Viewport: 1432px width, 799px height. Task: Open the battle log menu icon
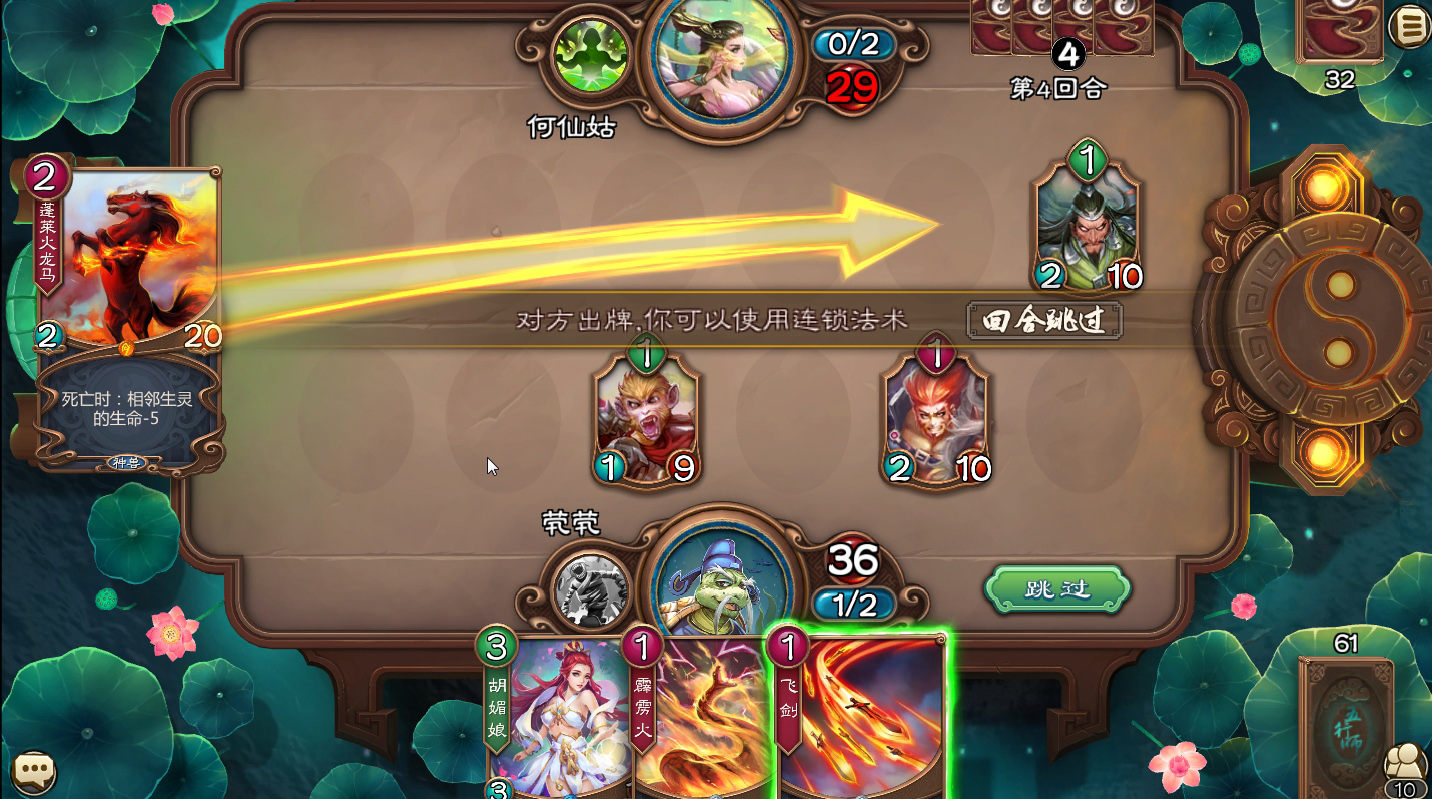1407,27
